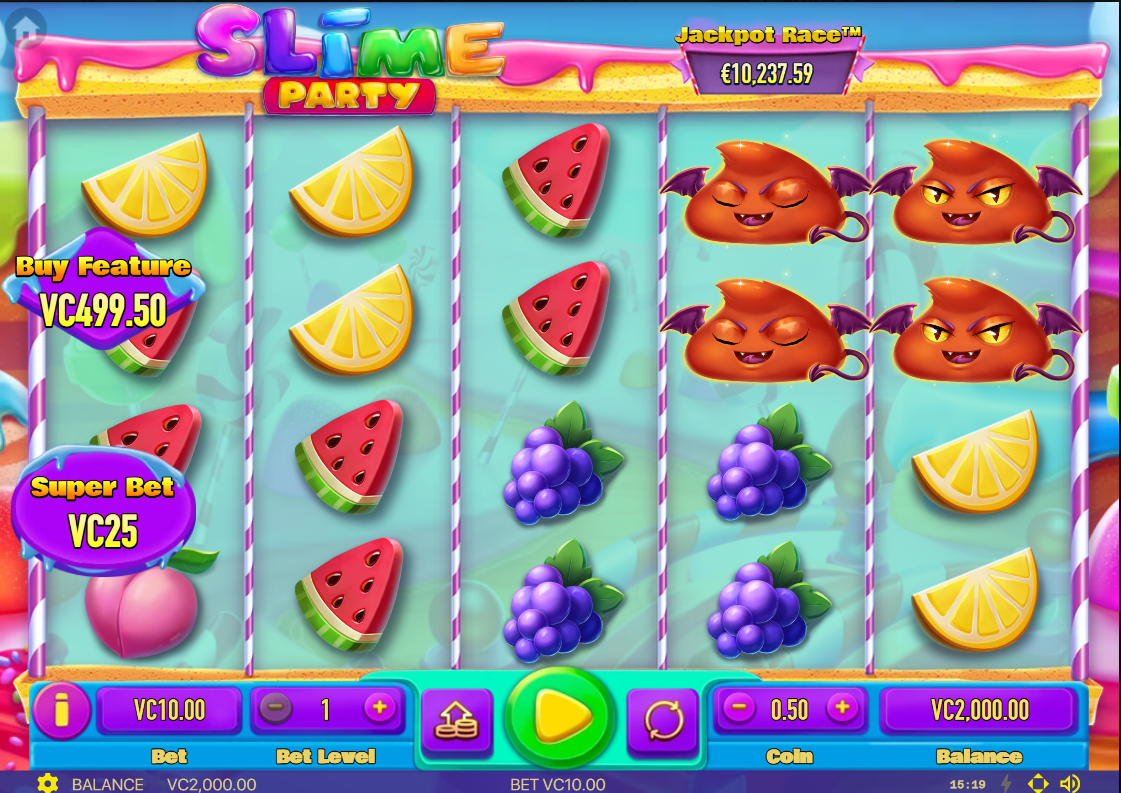Viewport: 1121px width, 793px height.
Task: Go to the home lobby icon
Action: (26, 30)
